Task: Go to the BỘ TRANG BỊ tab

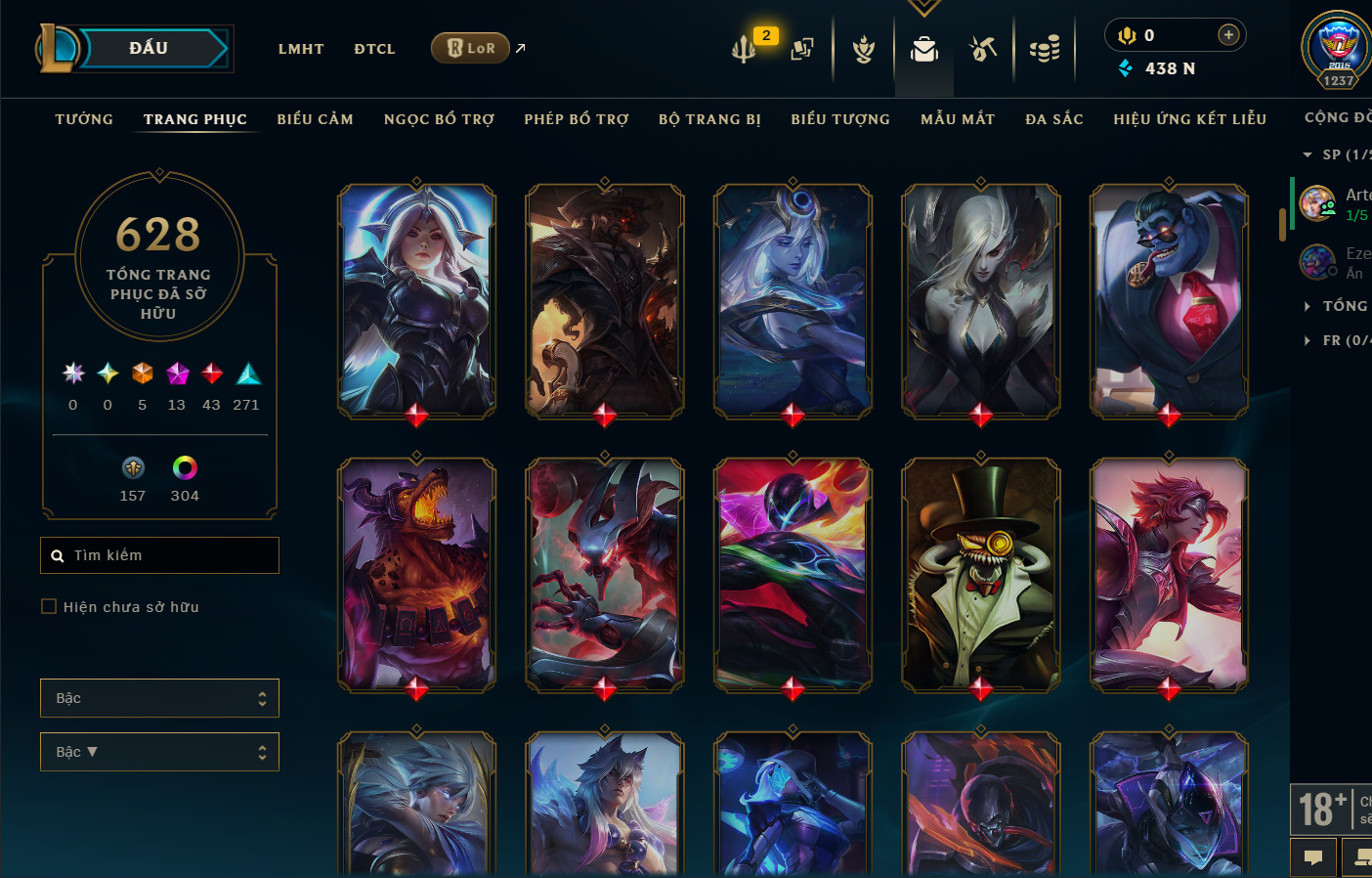Action: point(709,119)
